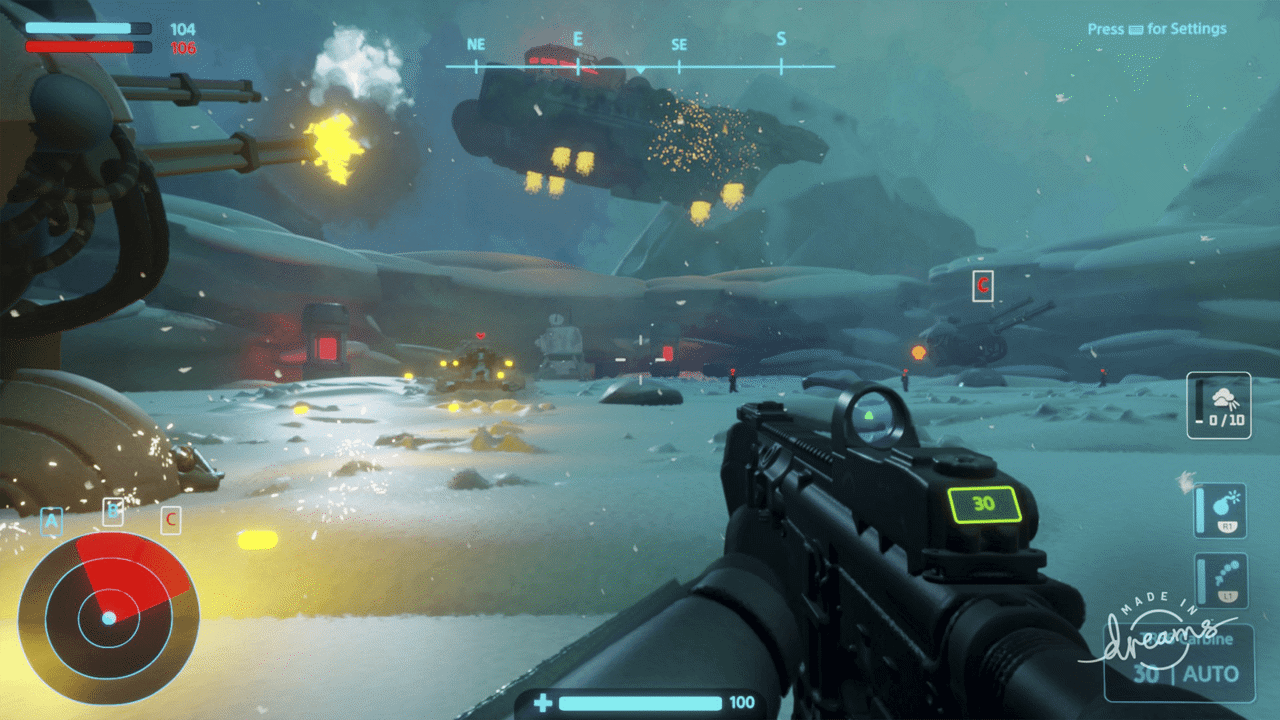Viewport: 1280px width, 720px height.
Task: Trigger the storm cloud strike icon
Action: coord(1219,405)
